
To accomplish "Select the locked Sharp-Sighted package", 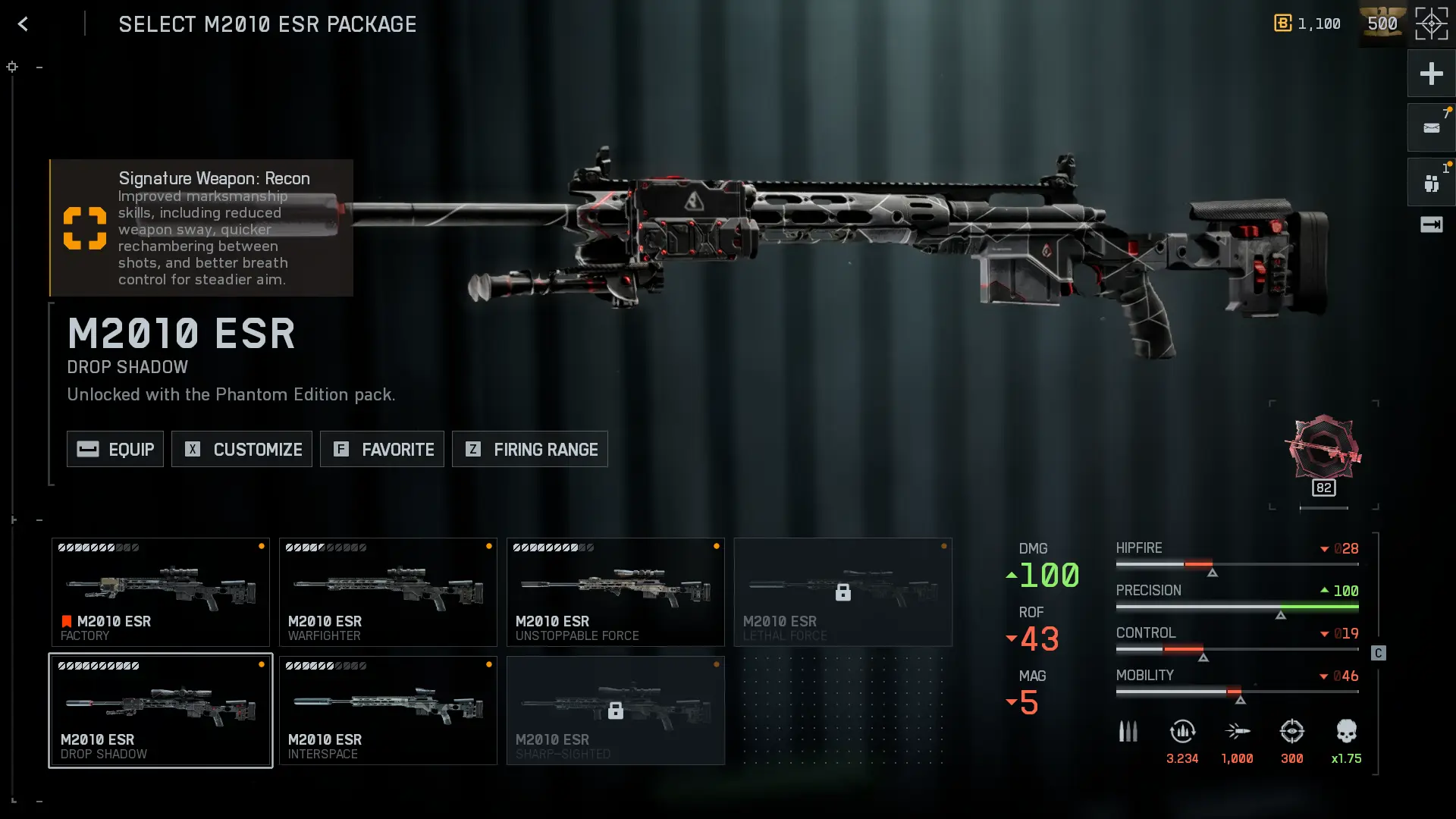I will (616, 711).
